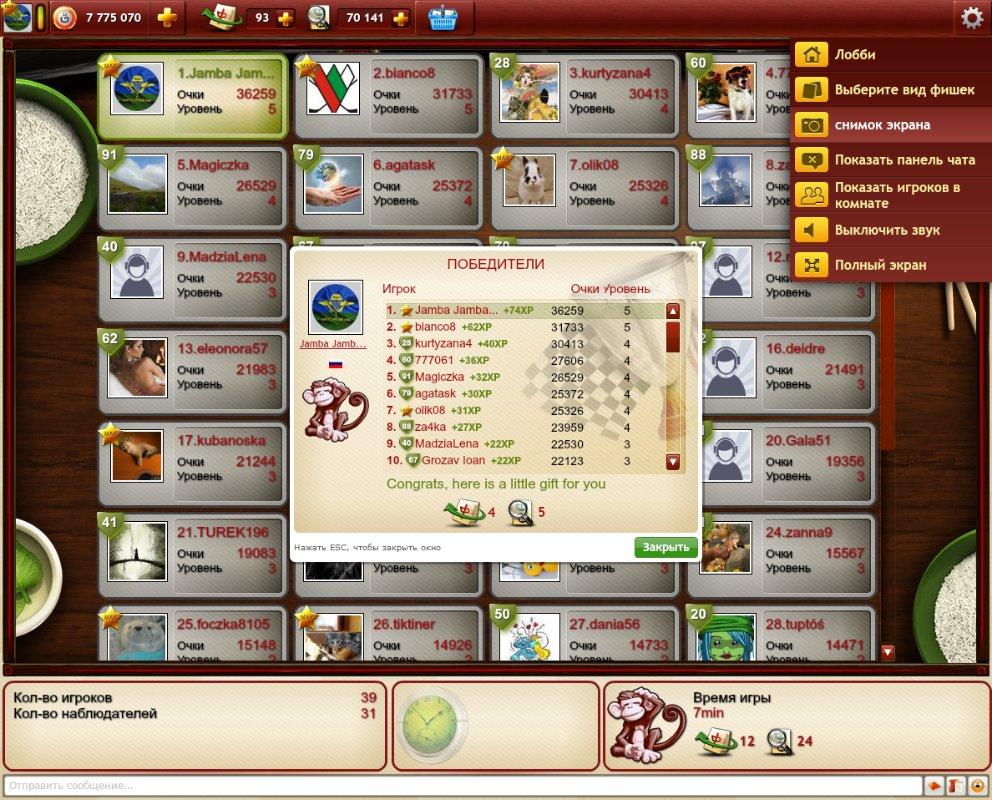Viewport: 992px width, 800px height.
Task: Open the Jamba Jamb... profile link in popup
Action: point(335,344)
